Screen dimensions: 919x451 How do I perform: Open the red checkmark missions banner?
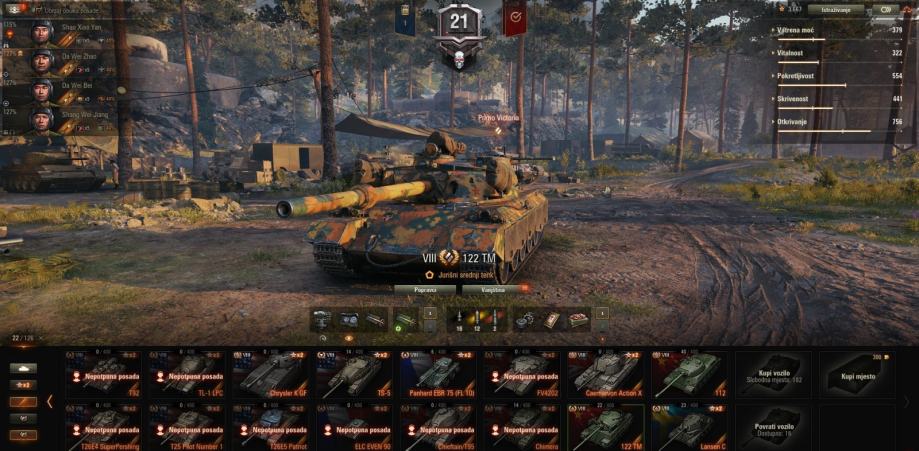(515, 18)
